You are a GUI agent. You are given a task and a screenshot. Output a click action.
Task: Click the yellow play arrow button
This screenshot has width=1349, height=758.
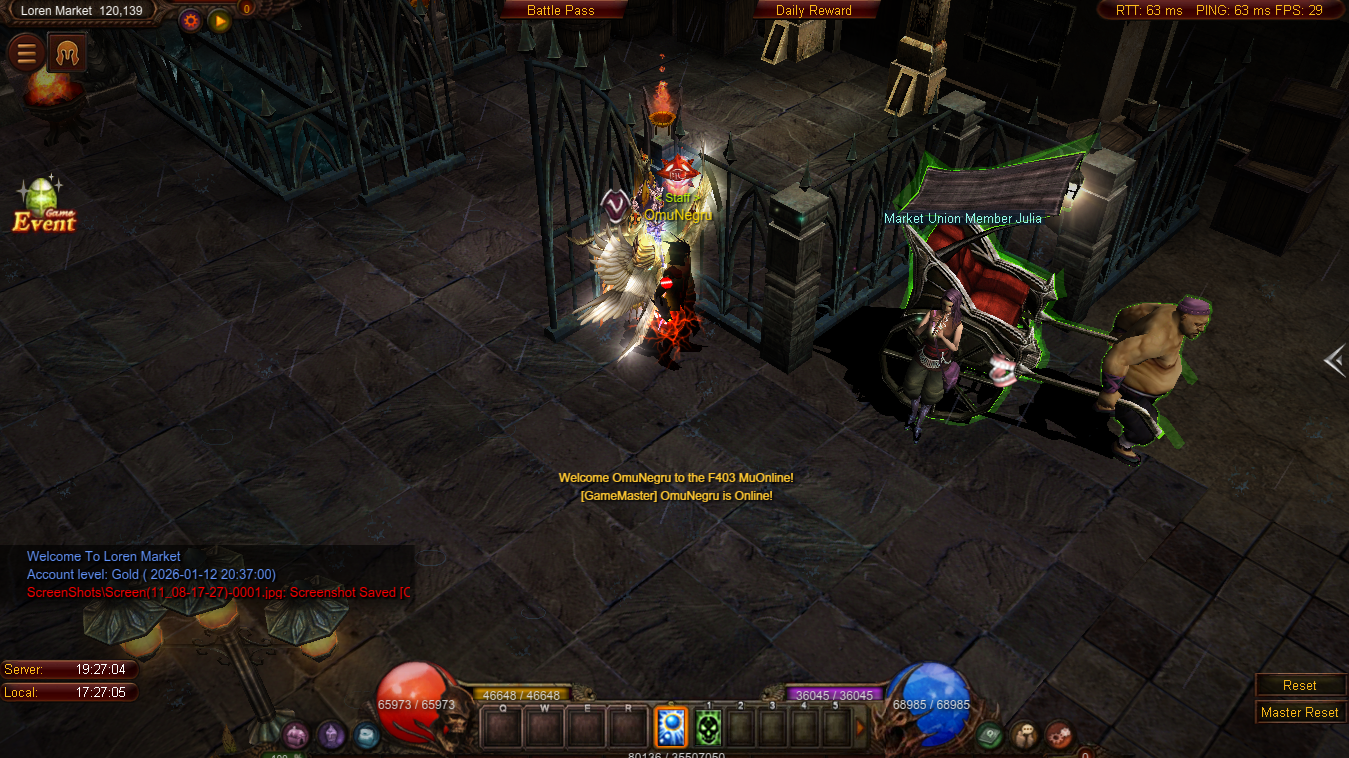coord(219,20)
